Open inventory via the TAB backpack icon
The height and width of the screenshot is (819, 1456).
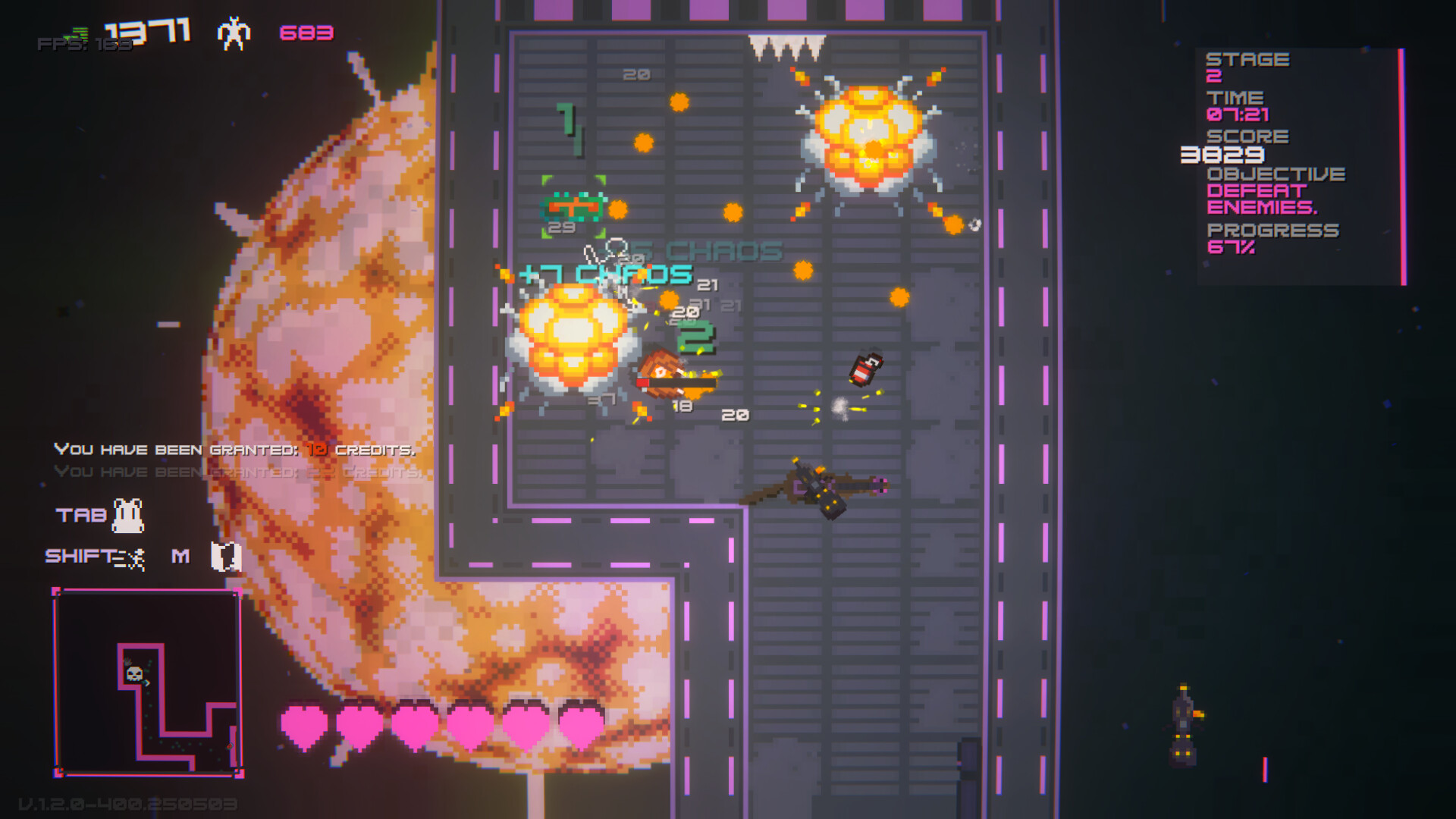coord(127,513)
